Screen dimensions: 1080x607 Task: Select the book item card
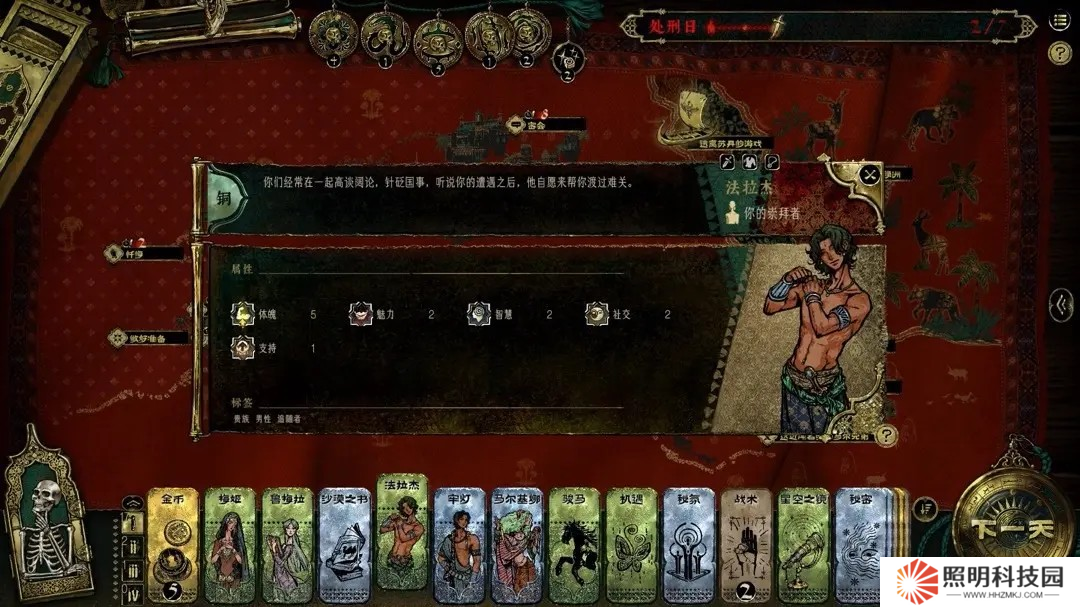345,546
